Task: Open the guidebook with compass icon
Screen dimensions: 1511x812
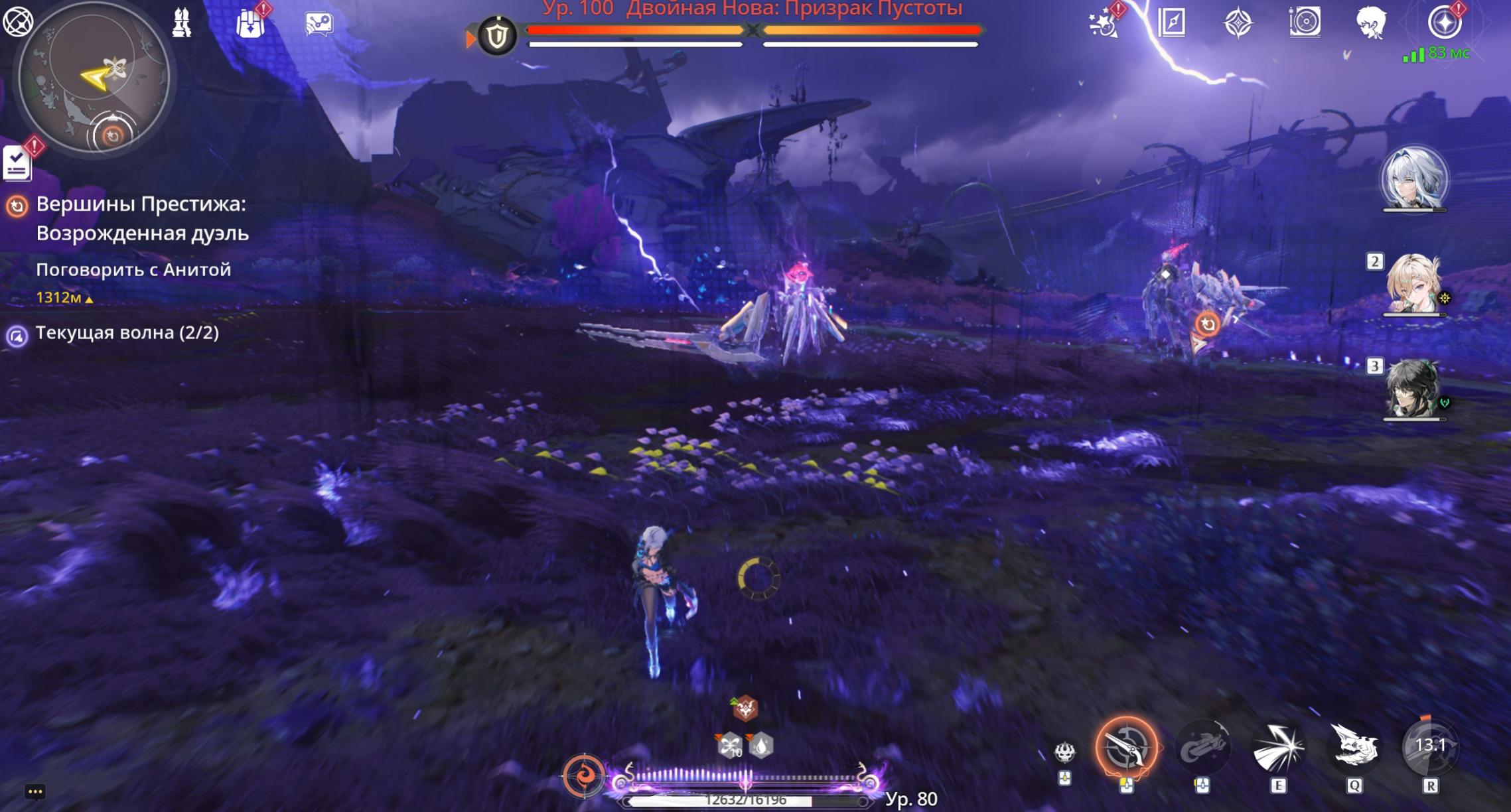Action: 1171,23
